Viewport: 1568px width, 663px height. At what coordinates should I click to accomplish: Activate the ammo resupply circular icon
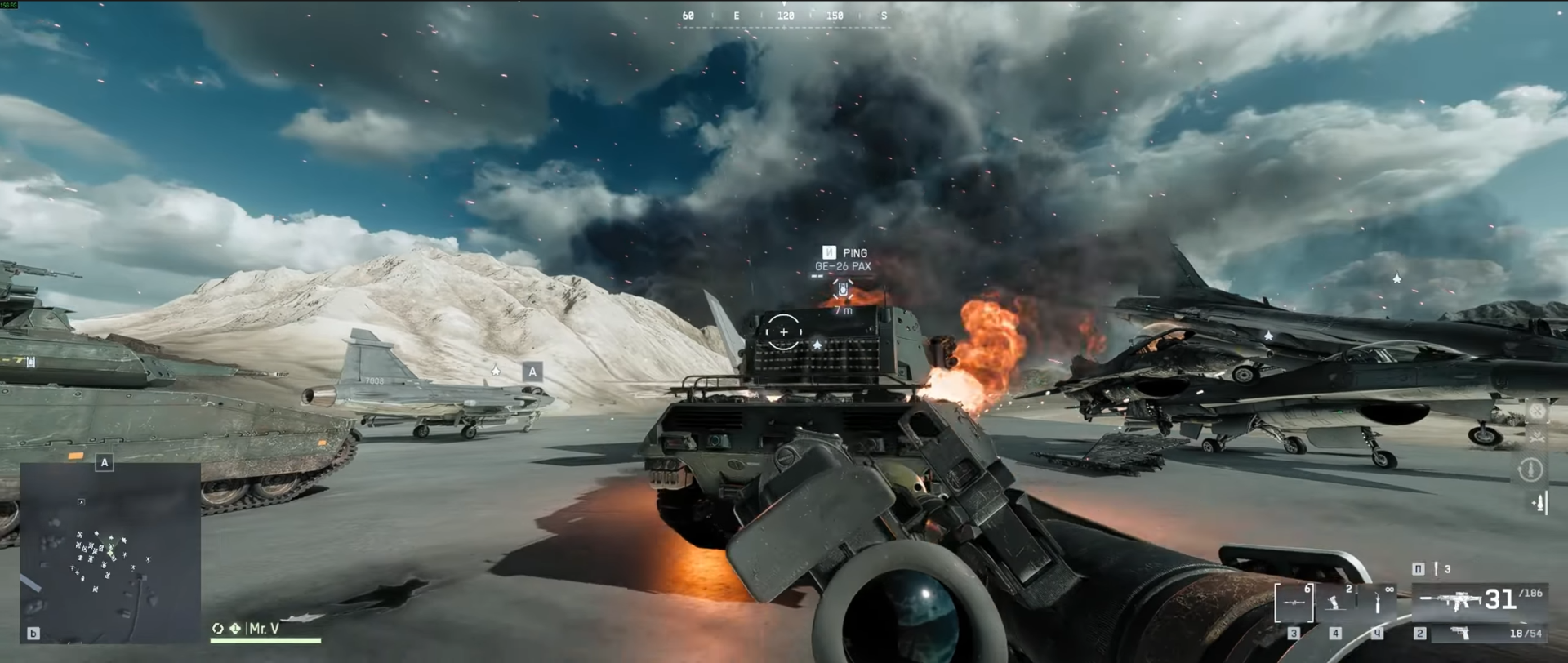click(x=1530, y=469)
